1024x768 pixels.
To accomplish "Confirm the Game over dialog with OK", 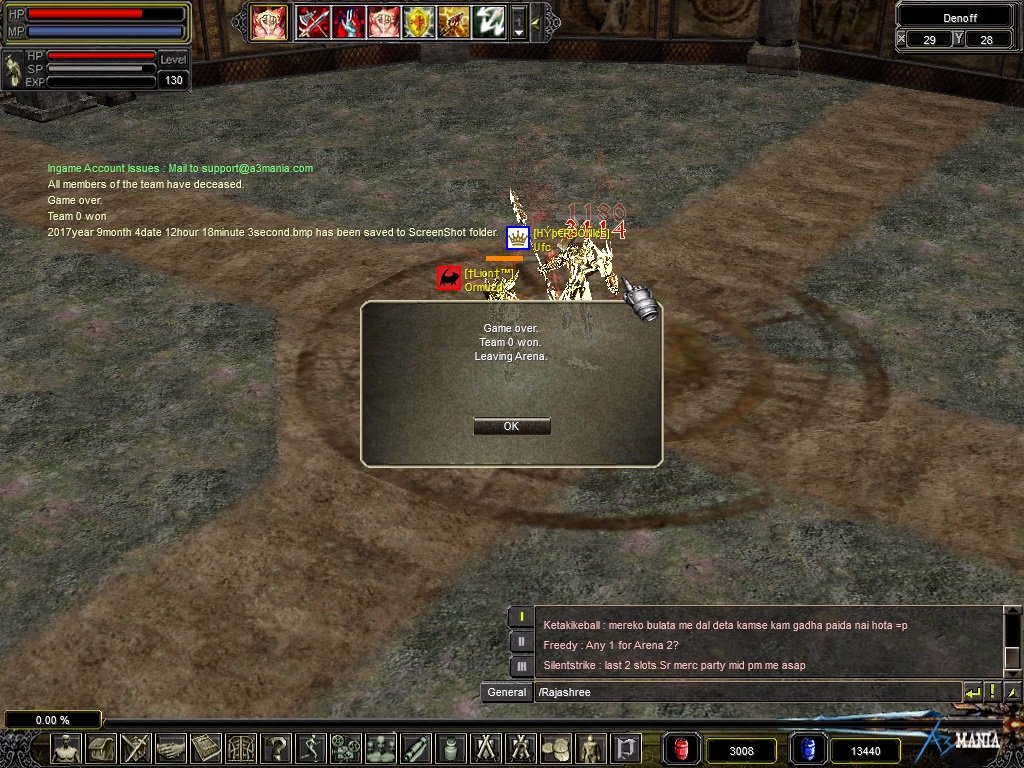I will pyautogui.click(x=511, y=426).
